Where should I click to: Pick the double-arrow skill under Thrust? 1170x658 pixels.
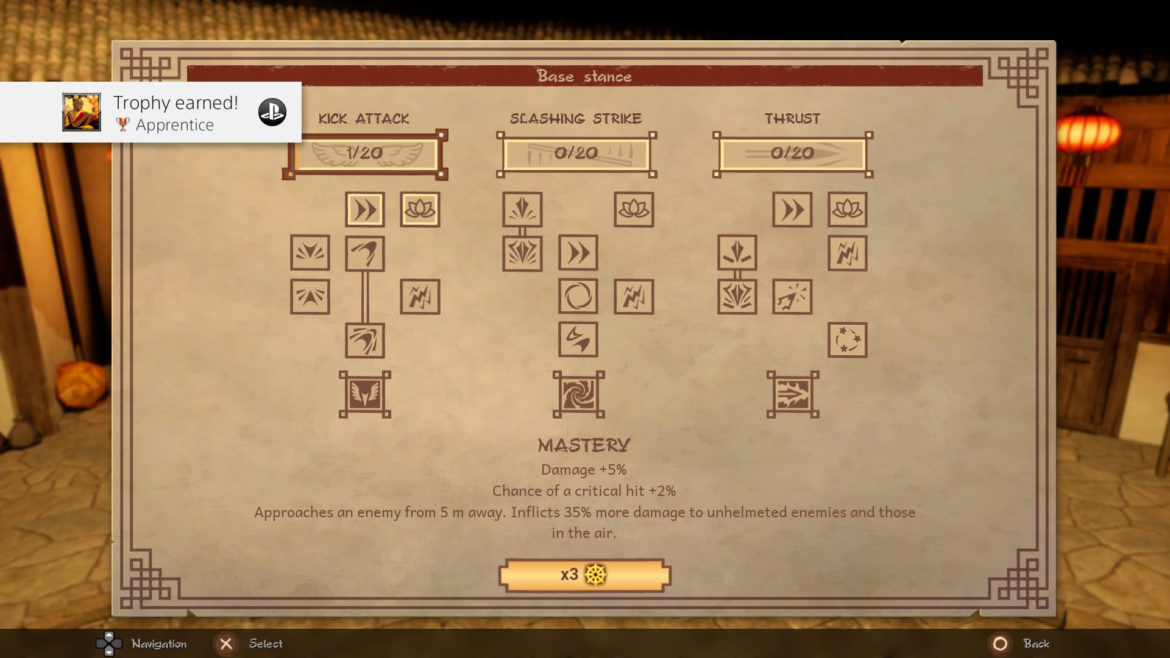tap(792, 209)
